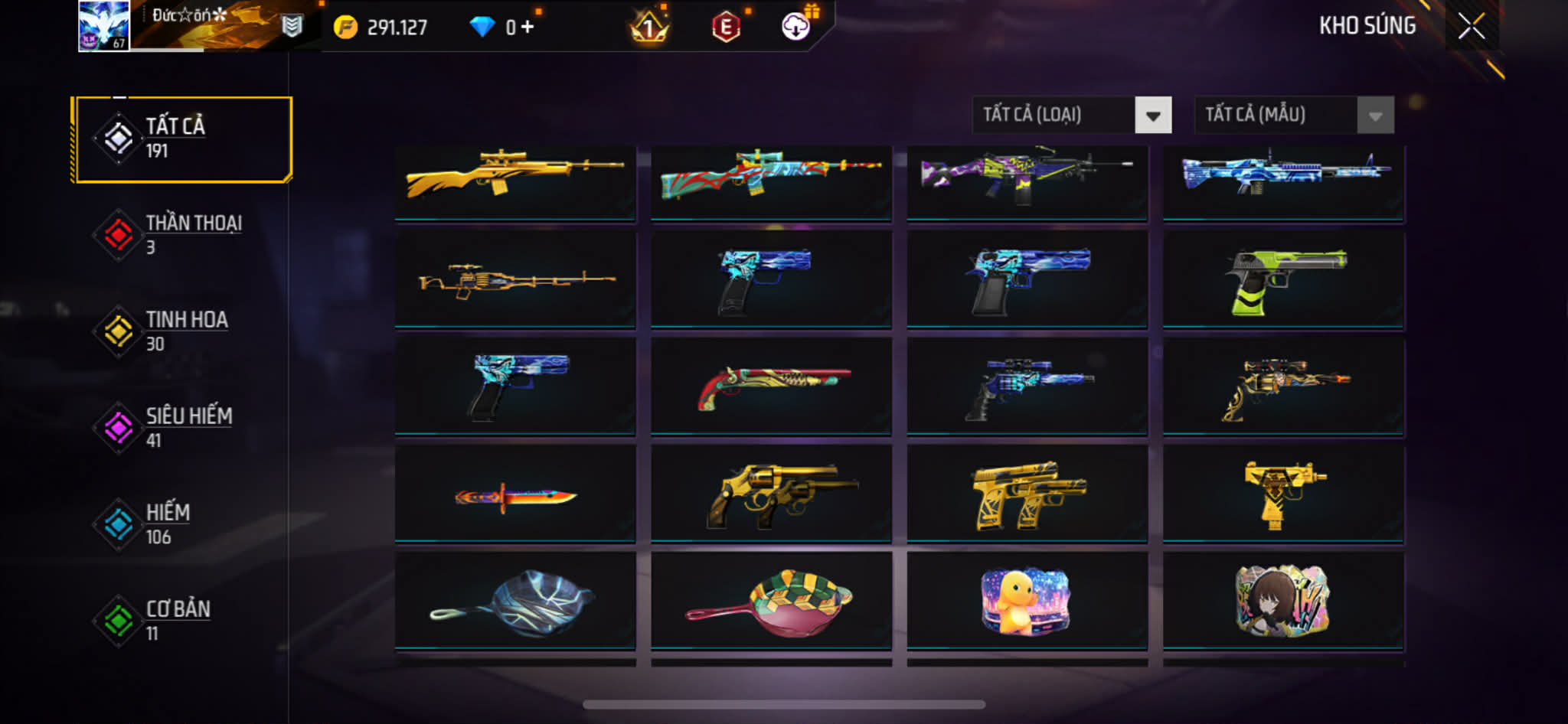
Task: Select the golden Uzi skin
Action: (1283, 496)
